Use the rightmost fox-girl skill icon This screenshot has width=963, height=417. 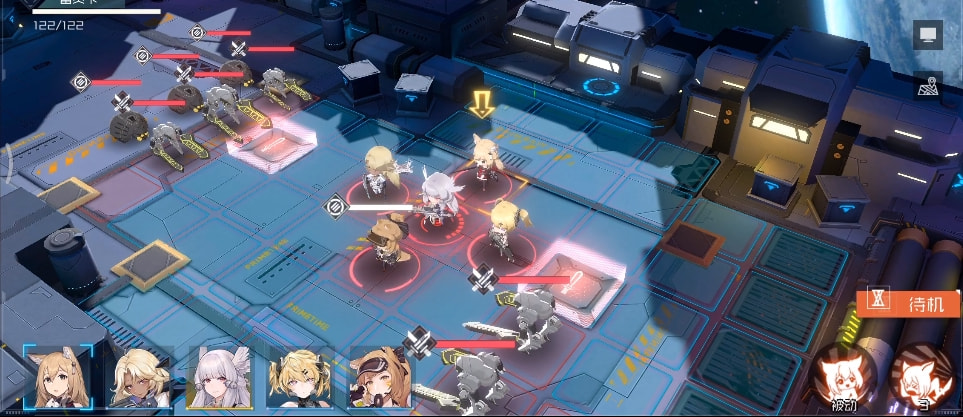point(922,377)
